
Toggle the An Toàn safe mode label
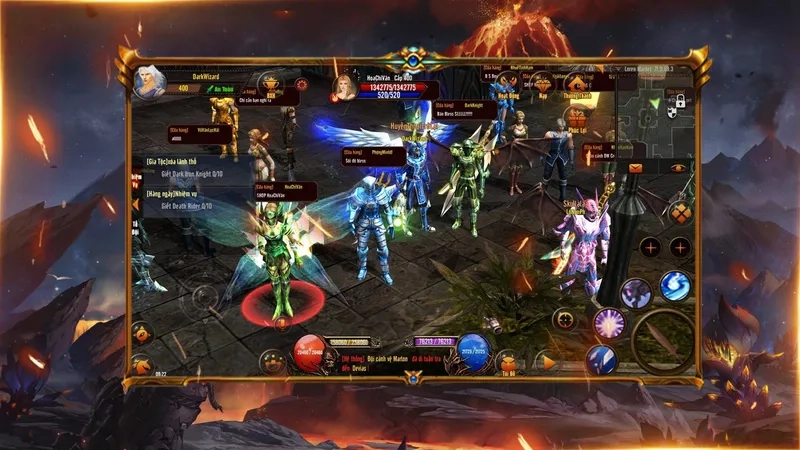[x=216, y=90]
